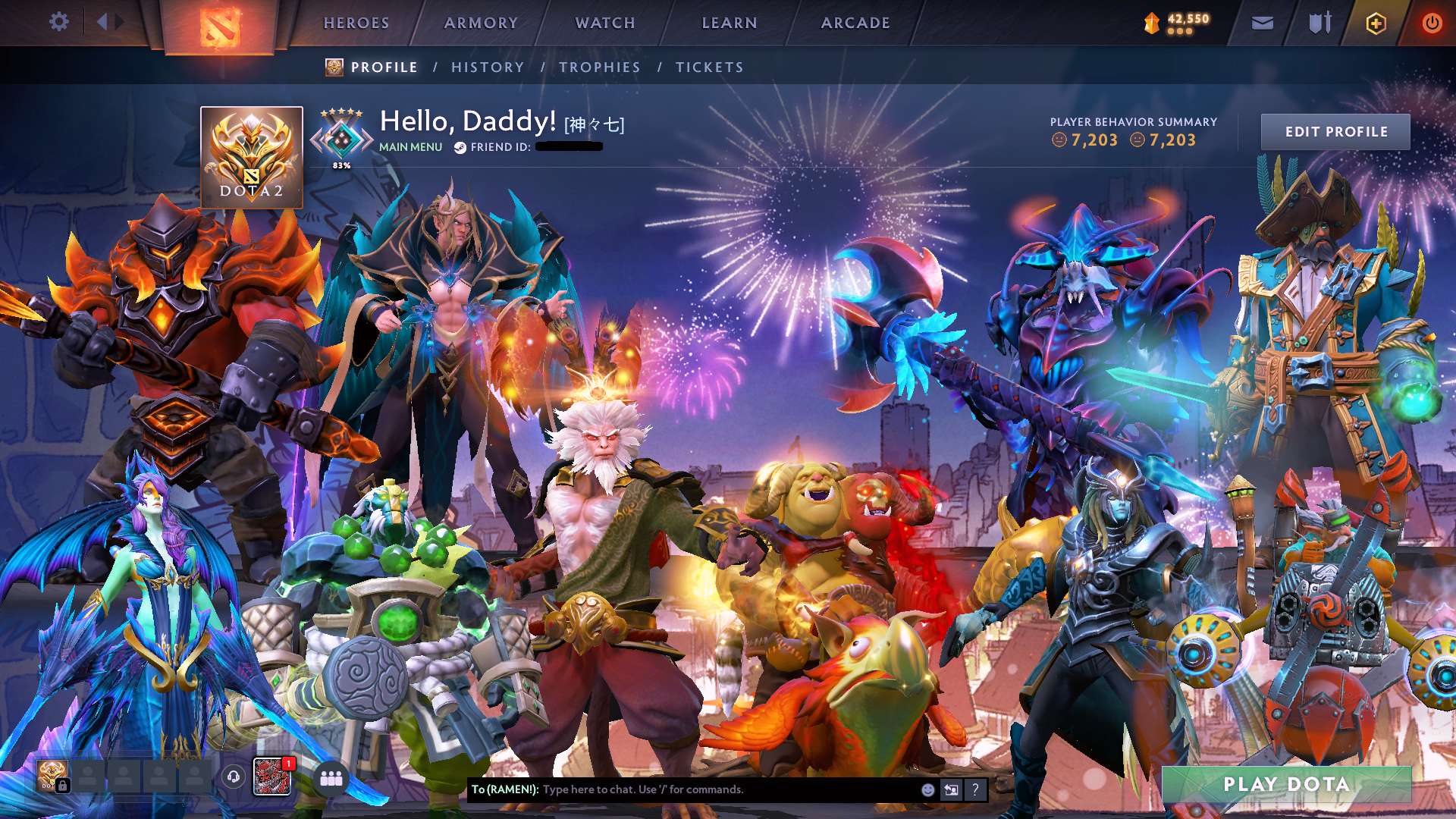
Task: Open the chat wheel icon next to emoticons
Action: click(951, 789)
